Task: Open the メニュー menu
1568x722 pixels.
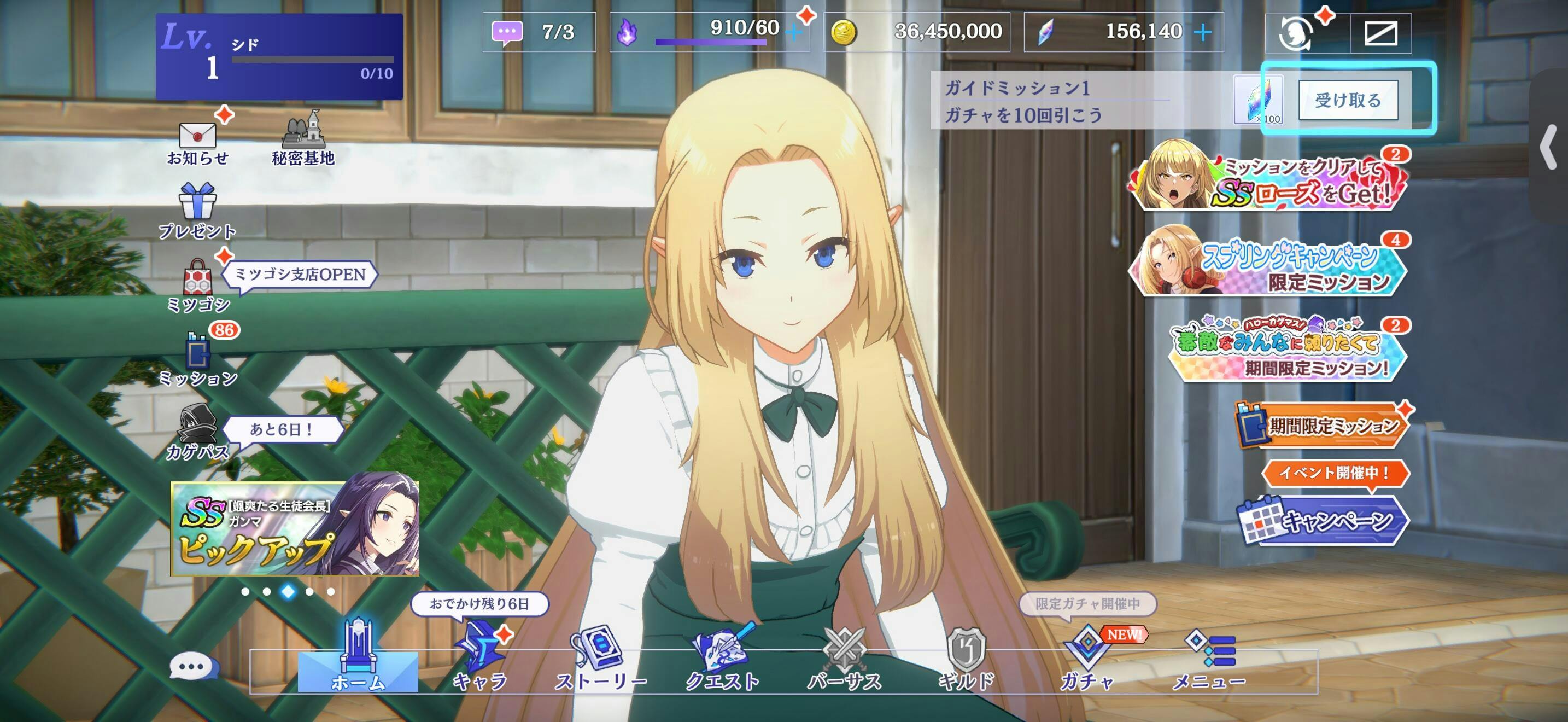Action: (x=1209, y=661)
